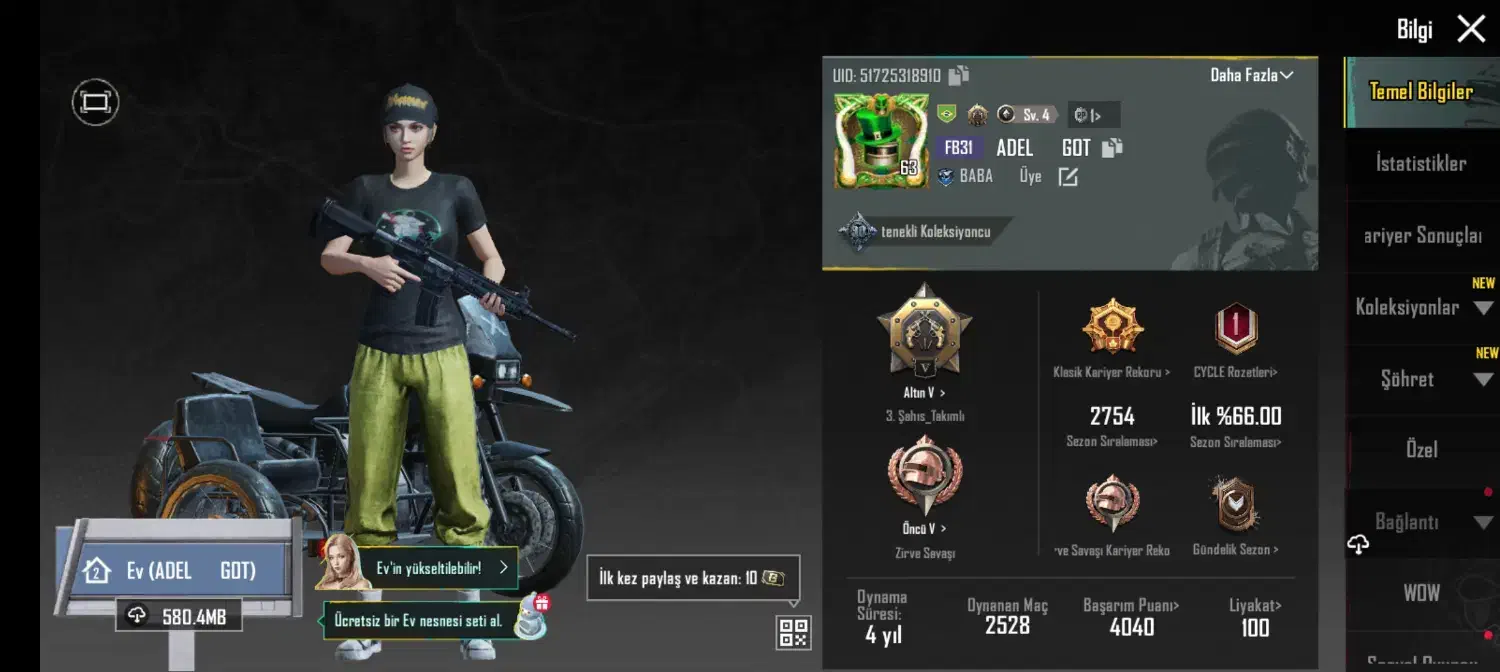Open Klasik Kariyer Rekoru
Viewport: 1500px width, 672px height.
coord(1111,330)
